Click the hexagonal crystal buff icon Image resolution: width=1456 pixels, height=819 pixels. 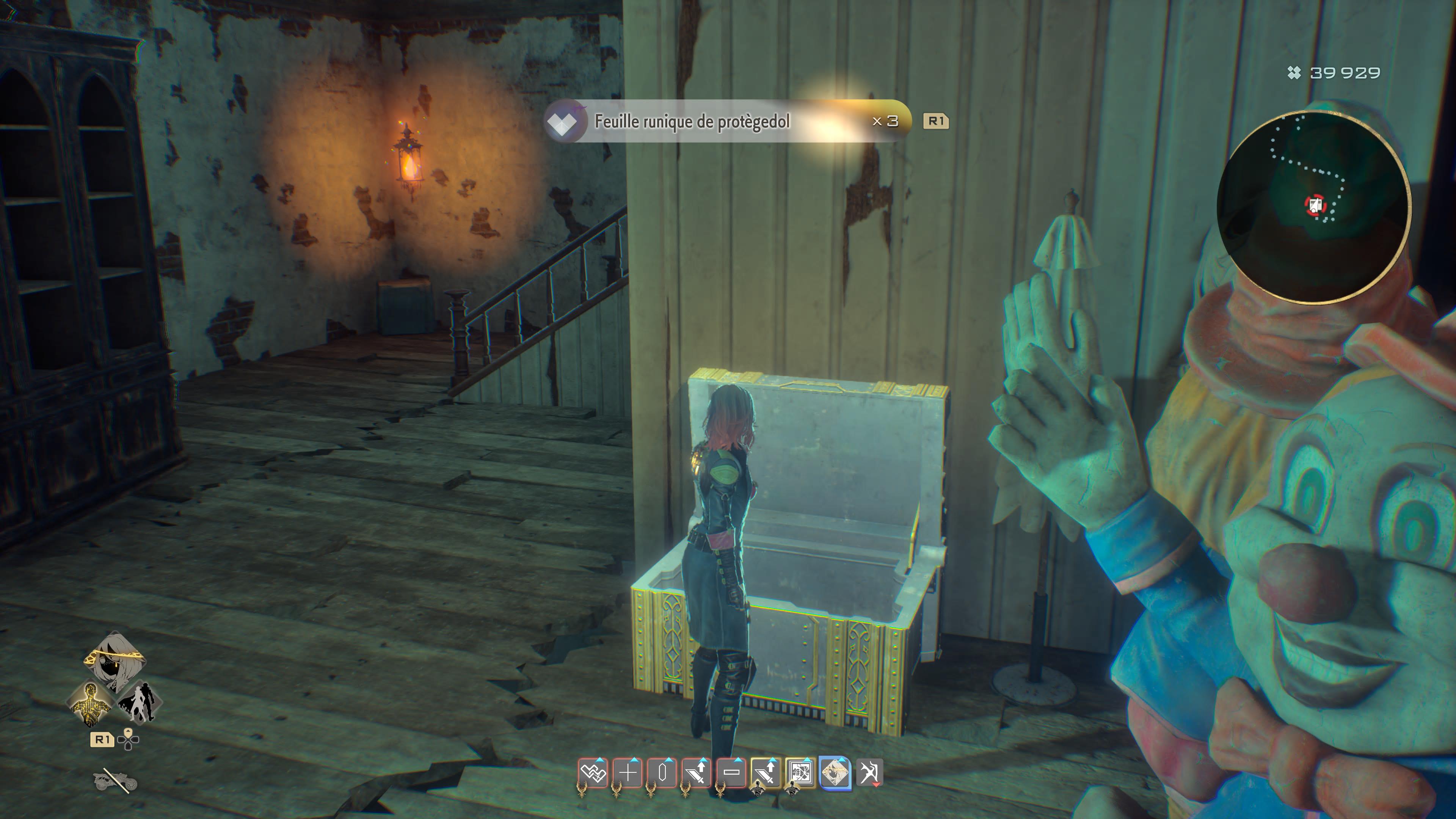click(x=662, y=773)
